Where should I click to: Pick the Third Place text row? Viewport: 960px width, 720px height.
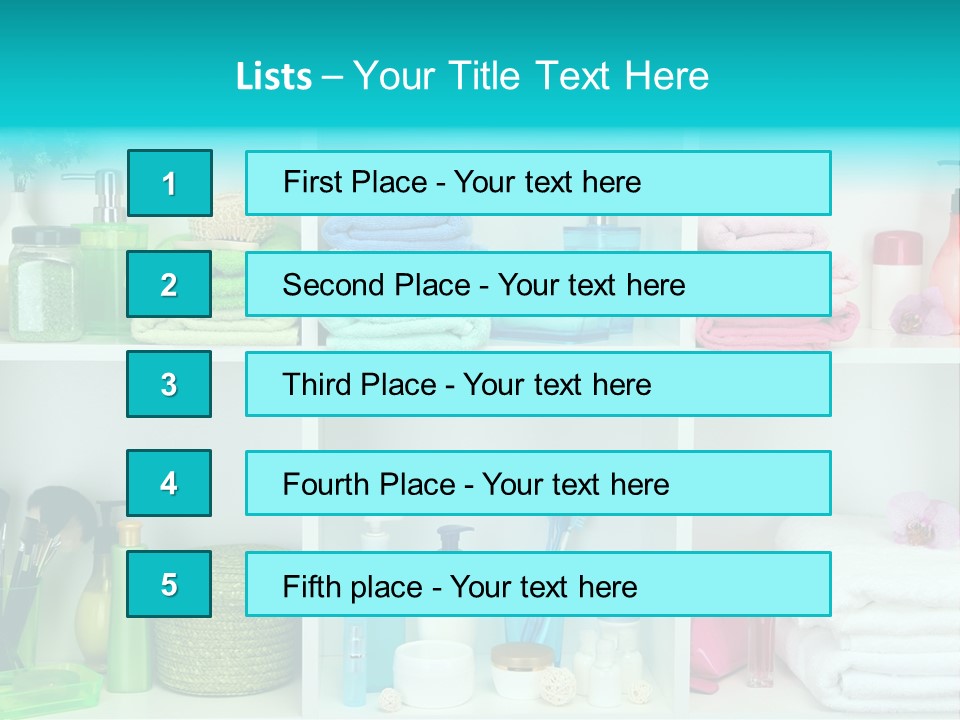click(538, 384)
